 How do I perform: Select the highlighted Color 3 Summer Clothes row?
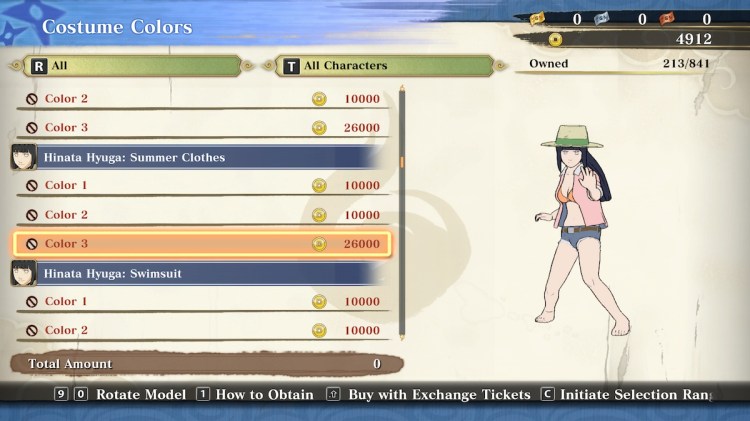pos(201,244)
